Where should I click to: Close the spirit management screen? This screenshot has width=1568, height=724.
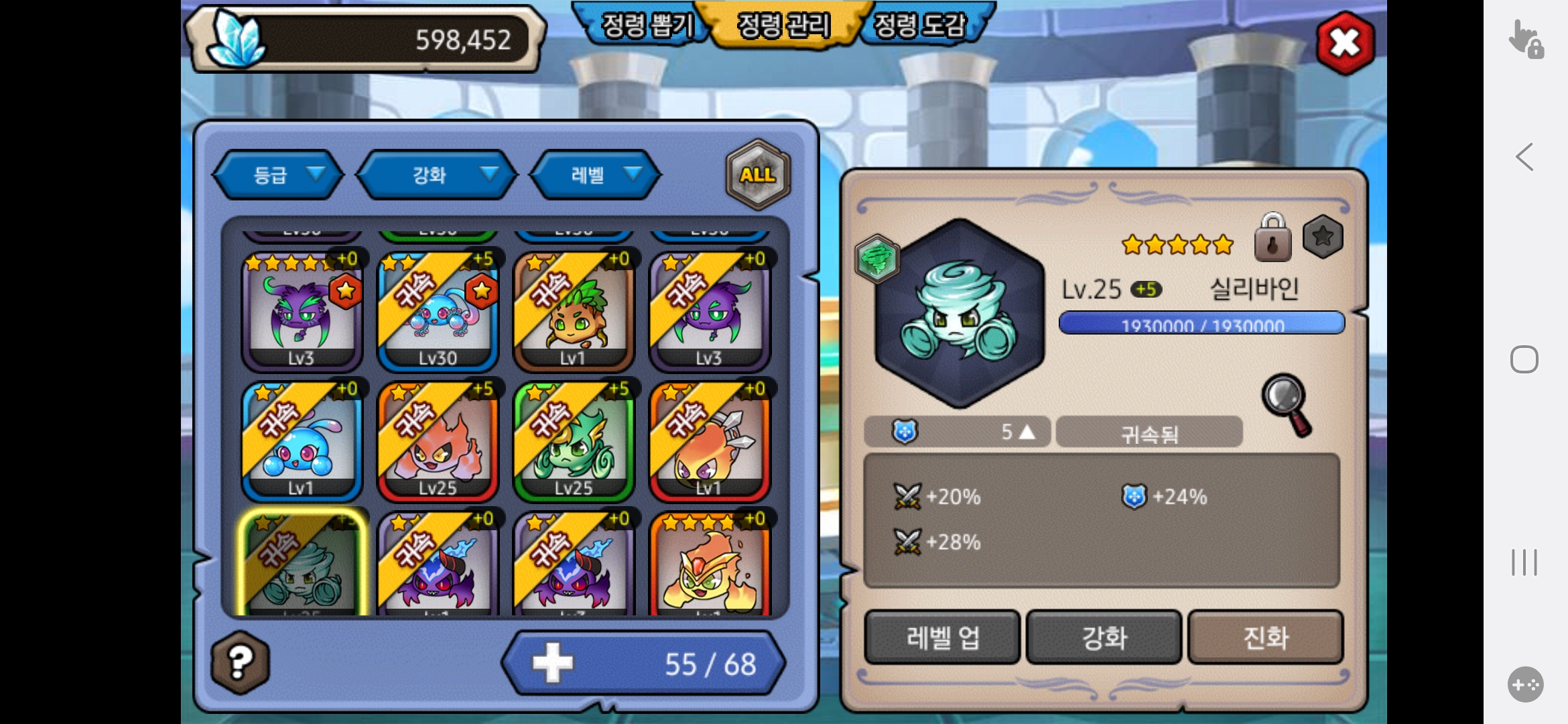point(1345,44)
